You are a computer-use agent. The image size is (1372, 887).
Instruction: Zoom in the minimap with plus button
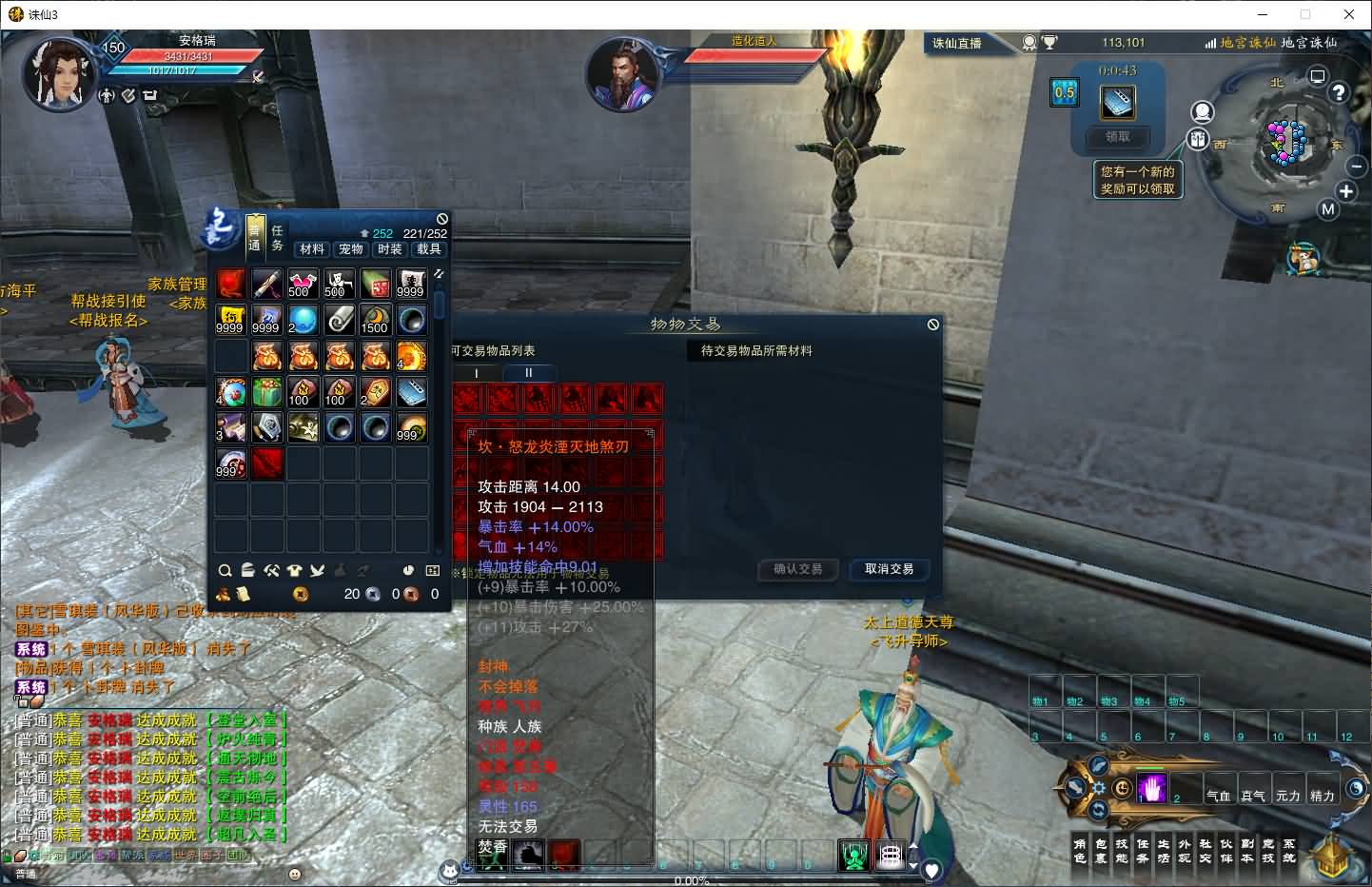(1346, 191)
